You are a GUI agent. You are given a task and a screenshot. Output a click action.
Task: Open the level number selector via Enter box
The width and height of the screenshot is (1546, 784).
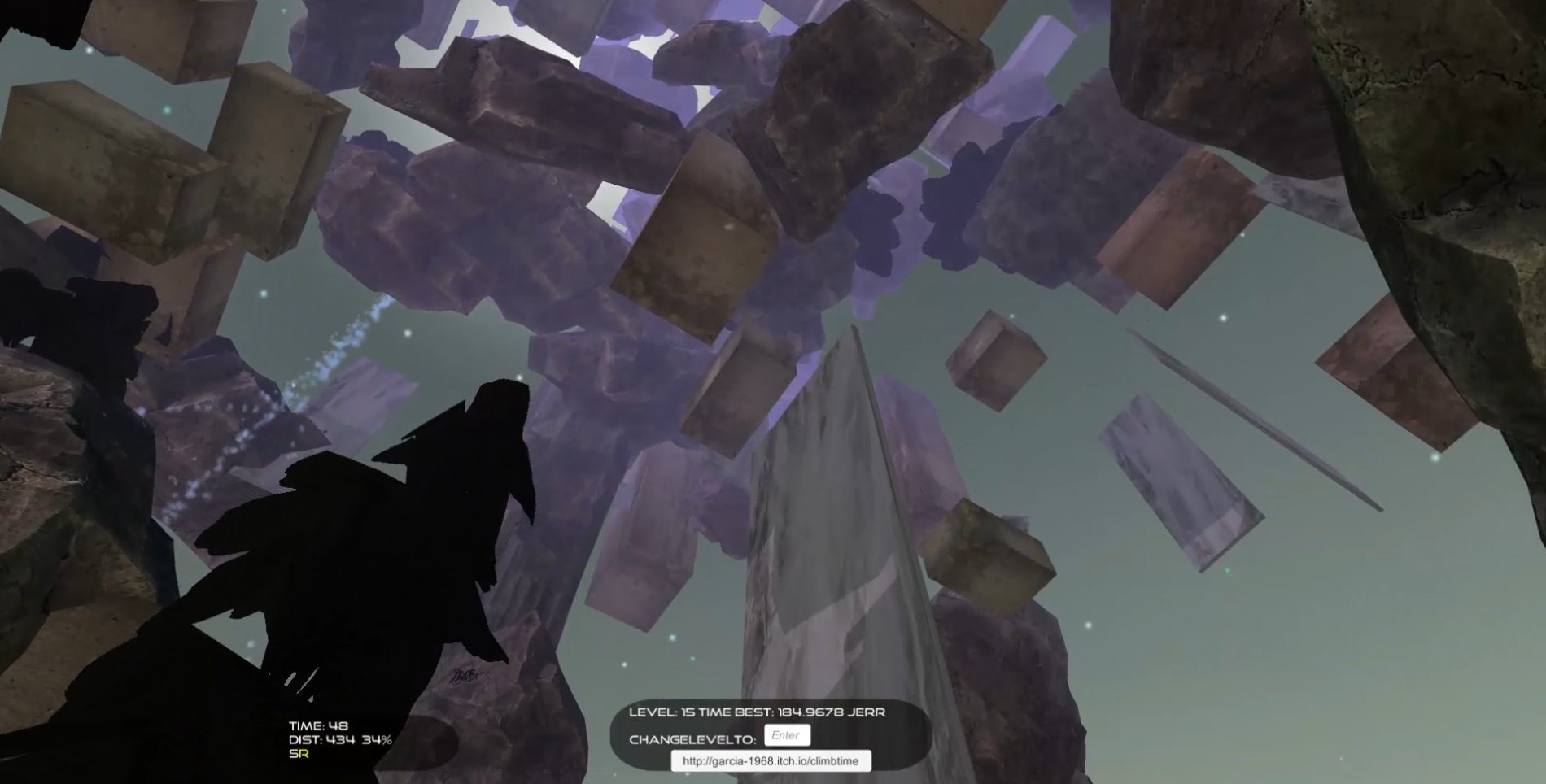tap(787, 734)
